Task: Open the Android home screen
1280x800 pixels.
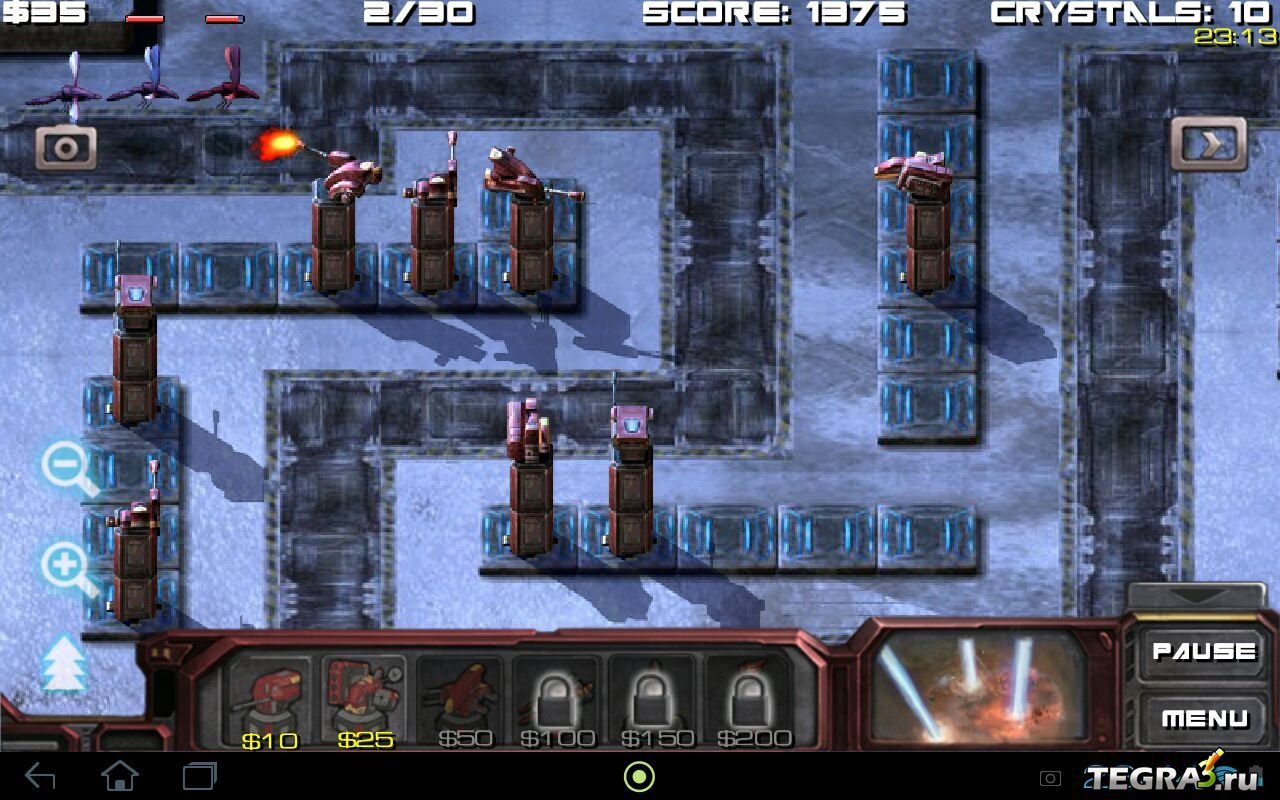Action: pyautogui.click(x=120, y=776)
